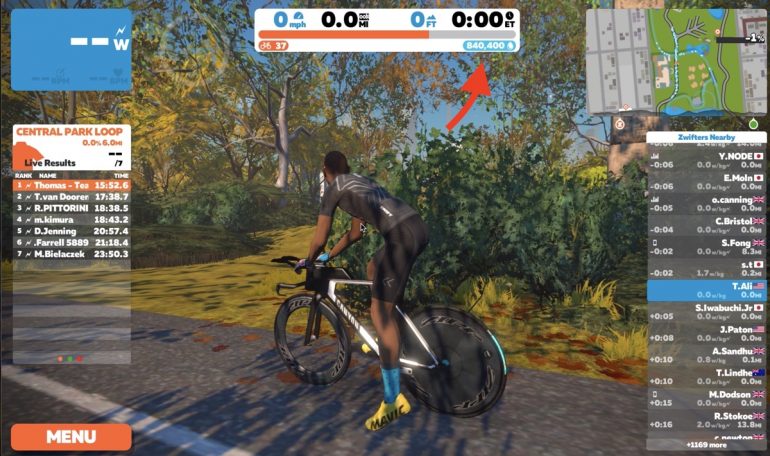770x456 pixels.
Task: Open the orange MENU button
Action: [71, 436]
